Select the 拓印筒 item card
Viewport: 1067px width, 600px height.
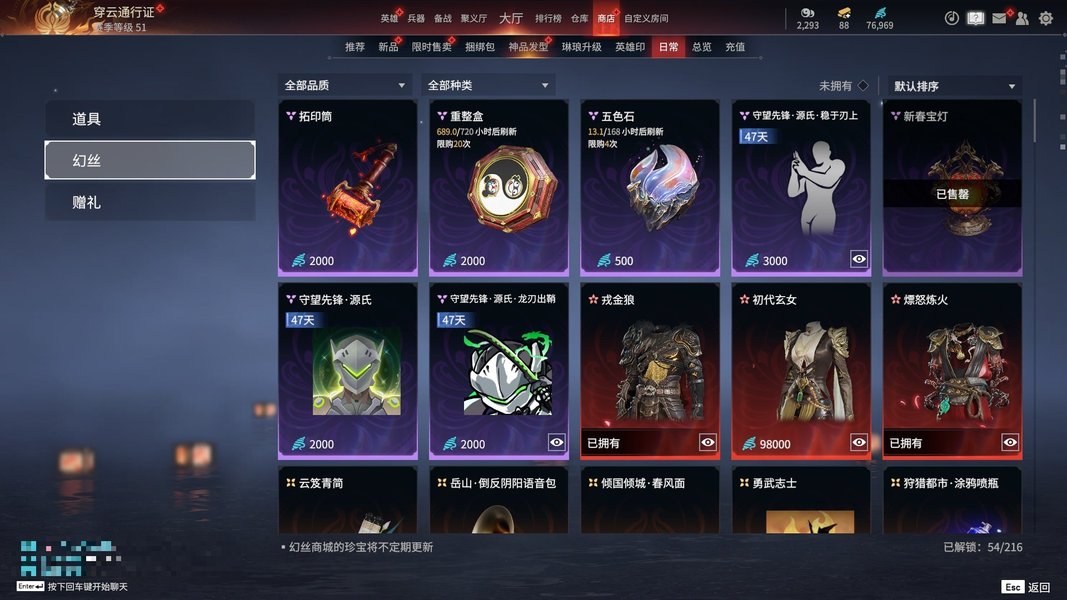click(347, 187)
